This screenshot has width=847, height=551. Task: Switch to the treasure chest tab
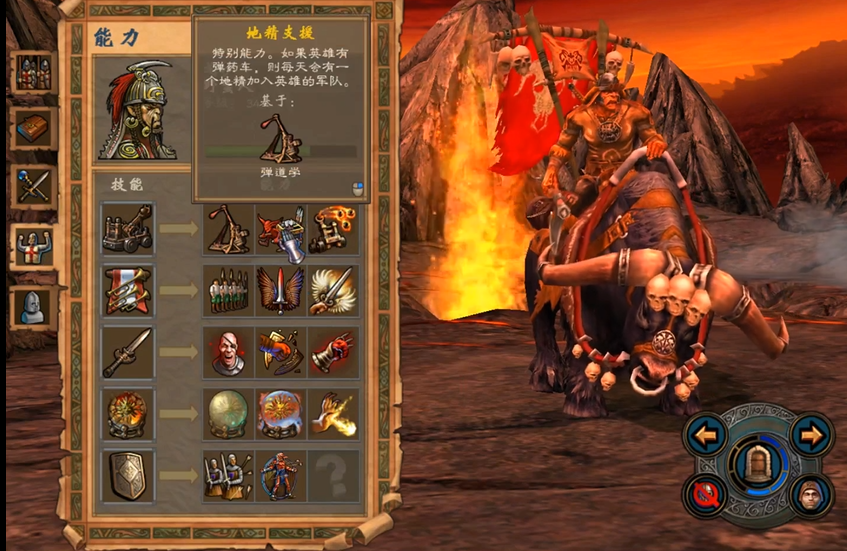coord(32,128)
